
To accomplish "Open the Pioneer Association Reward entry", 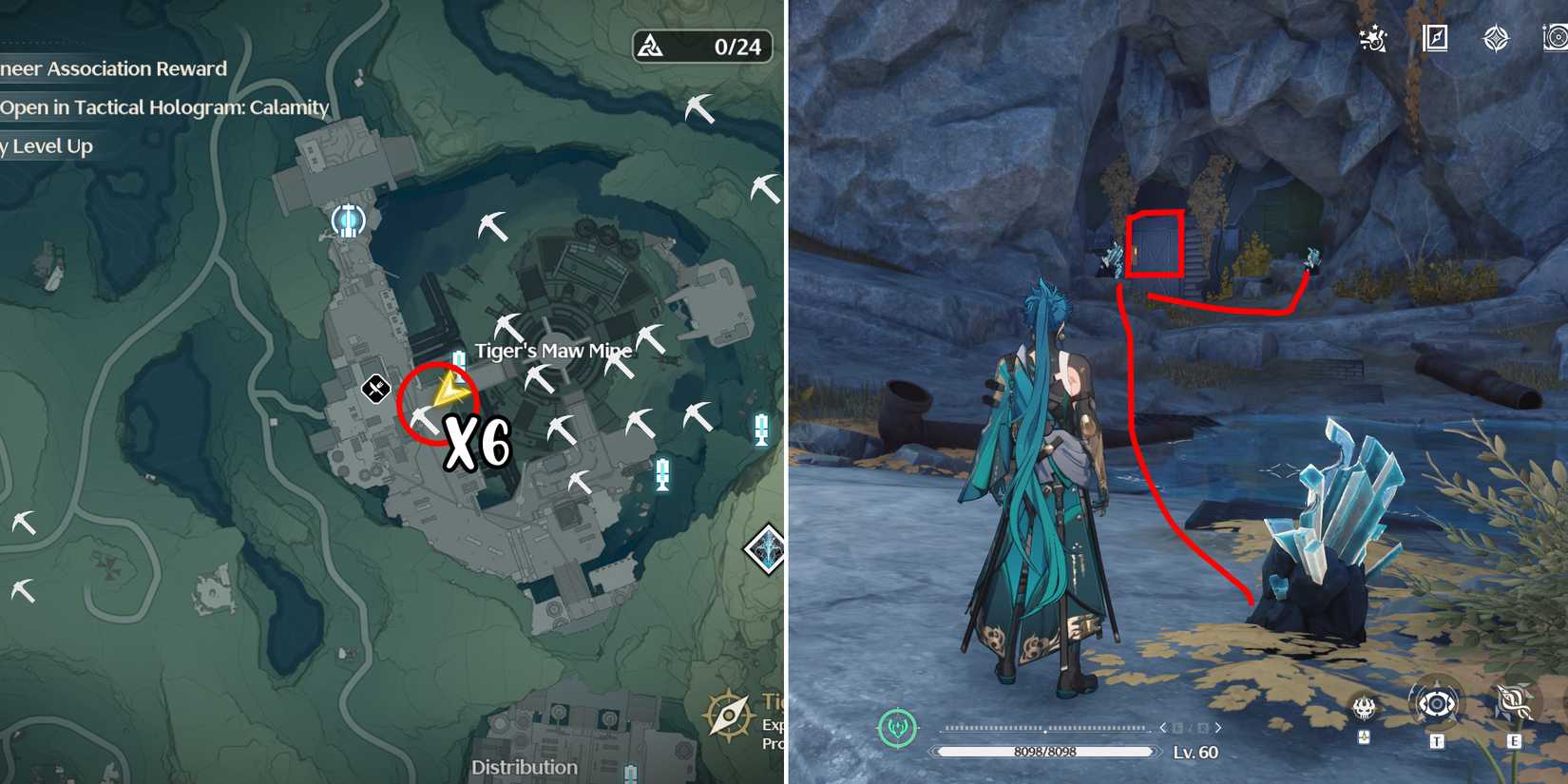I will (113, 68).
